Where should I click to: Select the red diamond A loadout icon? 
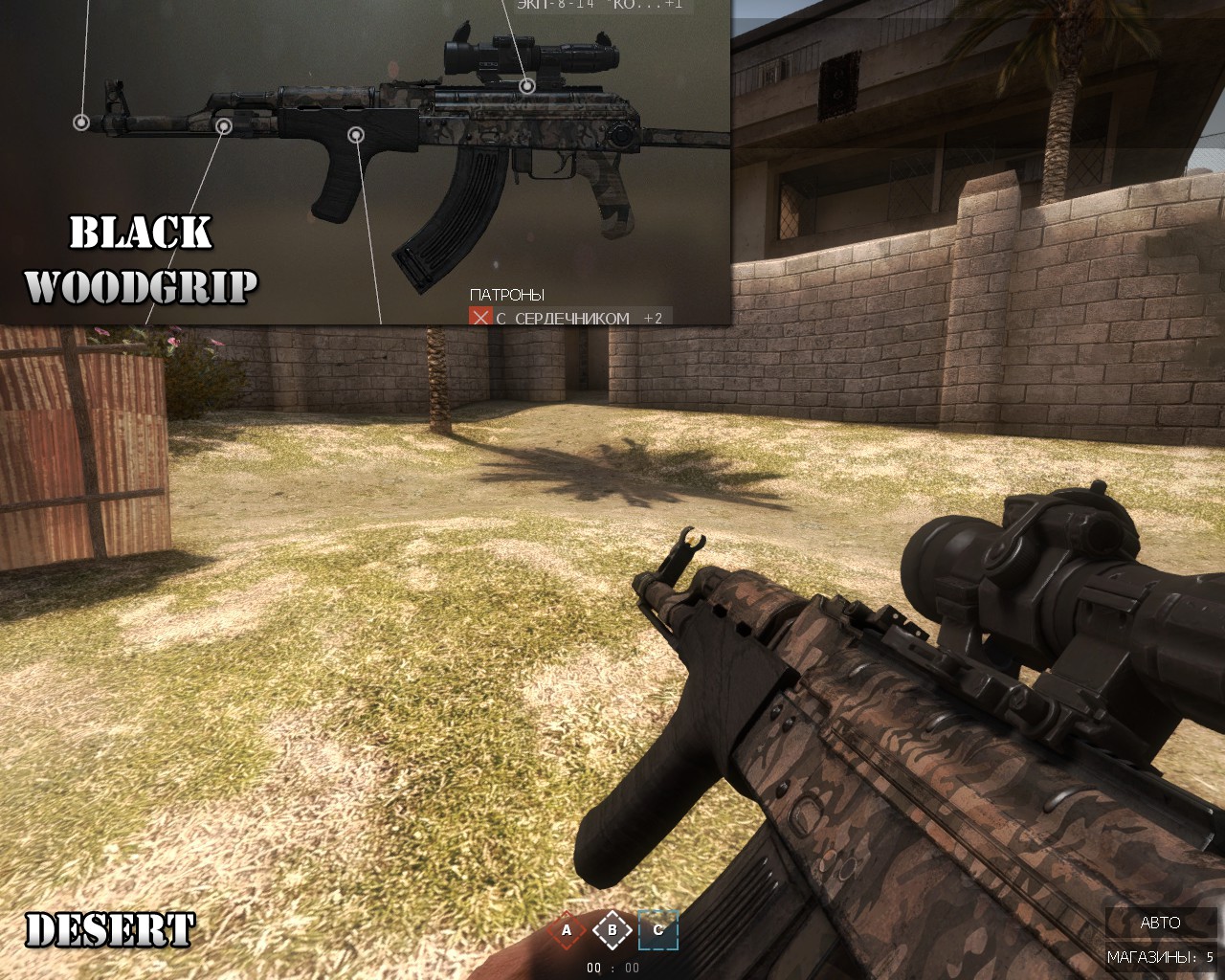tap(568, 929)
